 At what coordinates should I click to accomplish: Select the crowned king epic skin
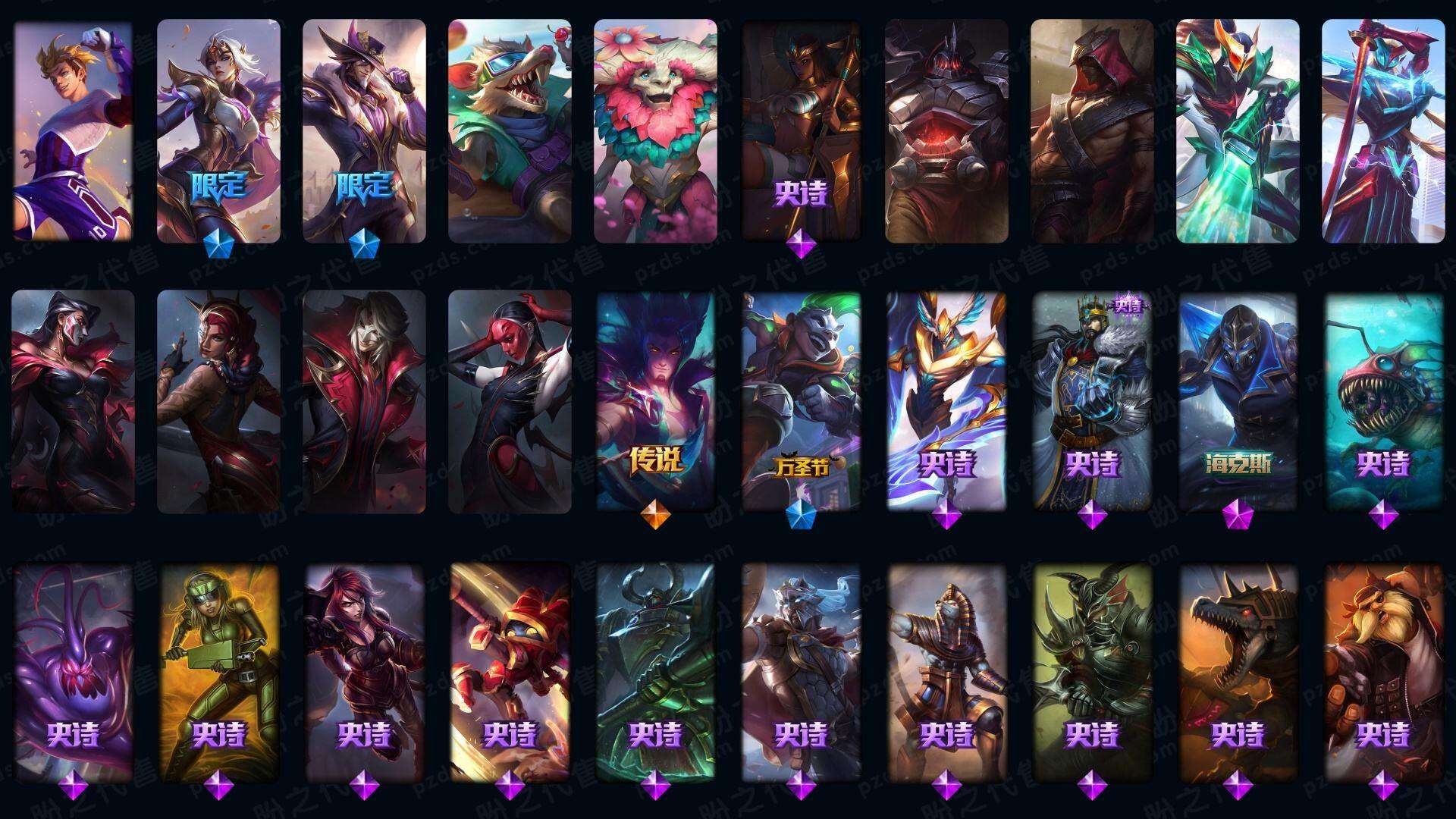click(x=1092, y=400)
